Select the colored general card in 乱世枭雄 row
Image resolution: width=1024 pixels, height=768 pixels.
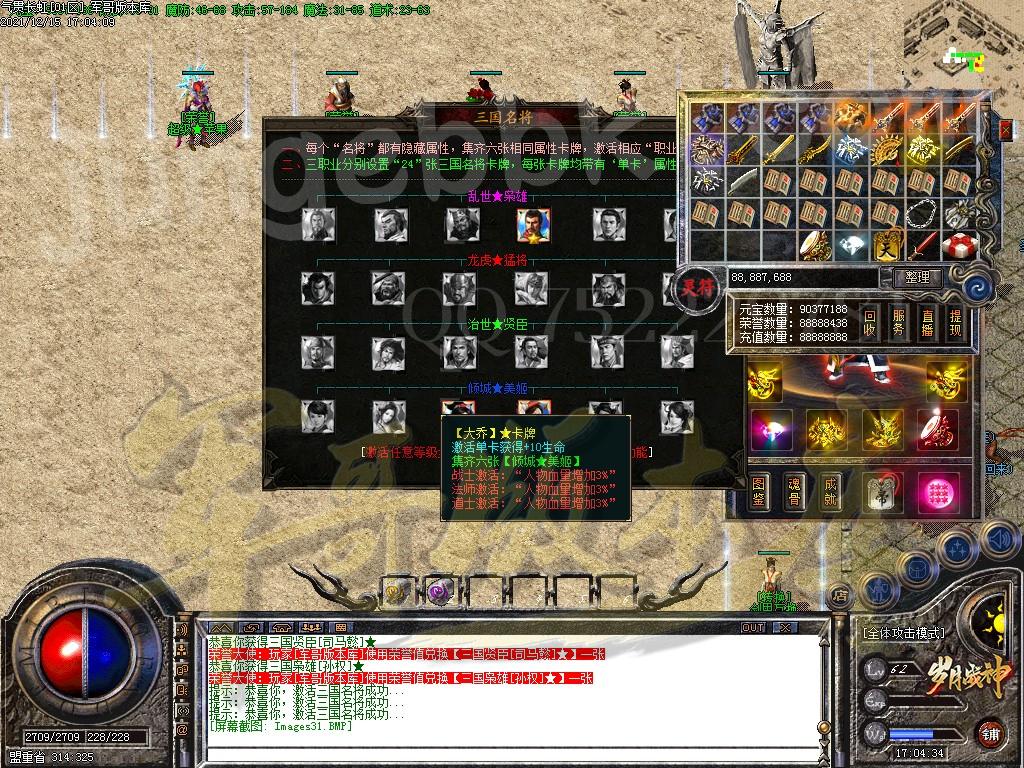tap(531, 224)
